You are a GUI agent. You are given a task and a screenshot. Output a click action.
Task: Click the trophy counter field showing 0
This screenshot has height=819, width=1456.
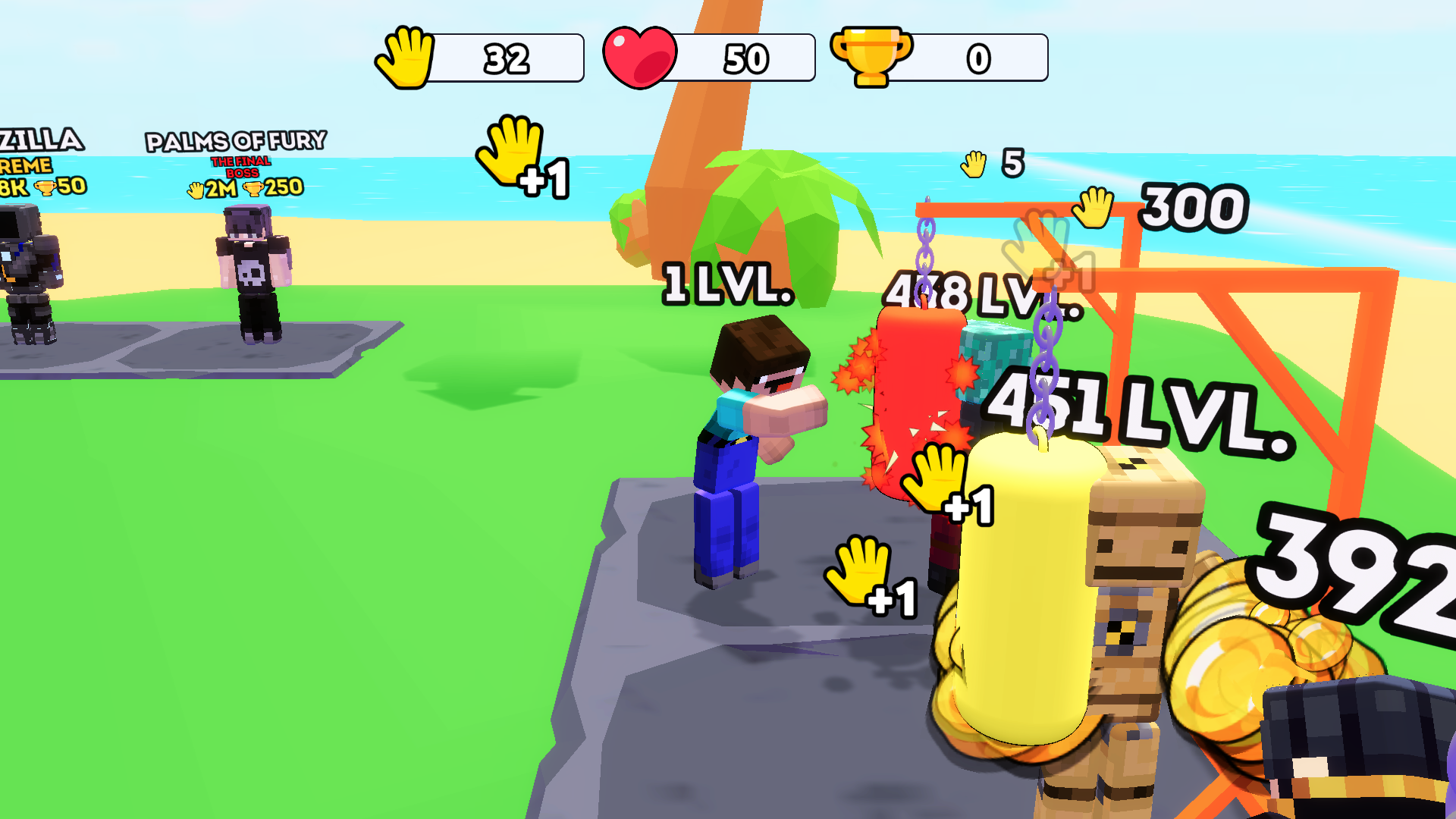[978, 56]
